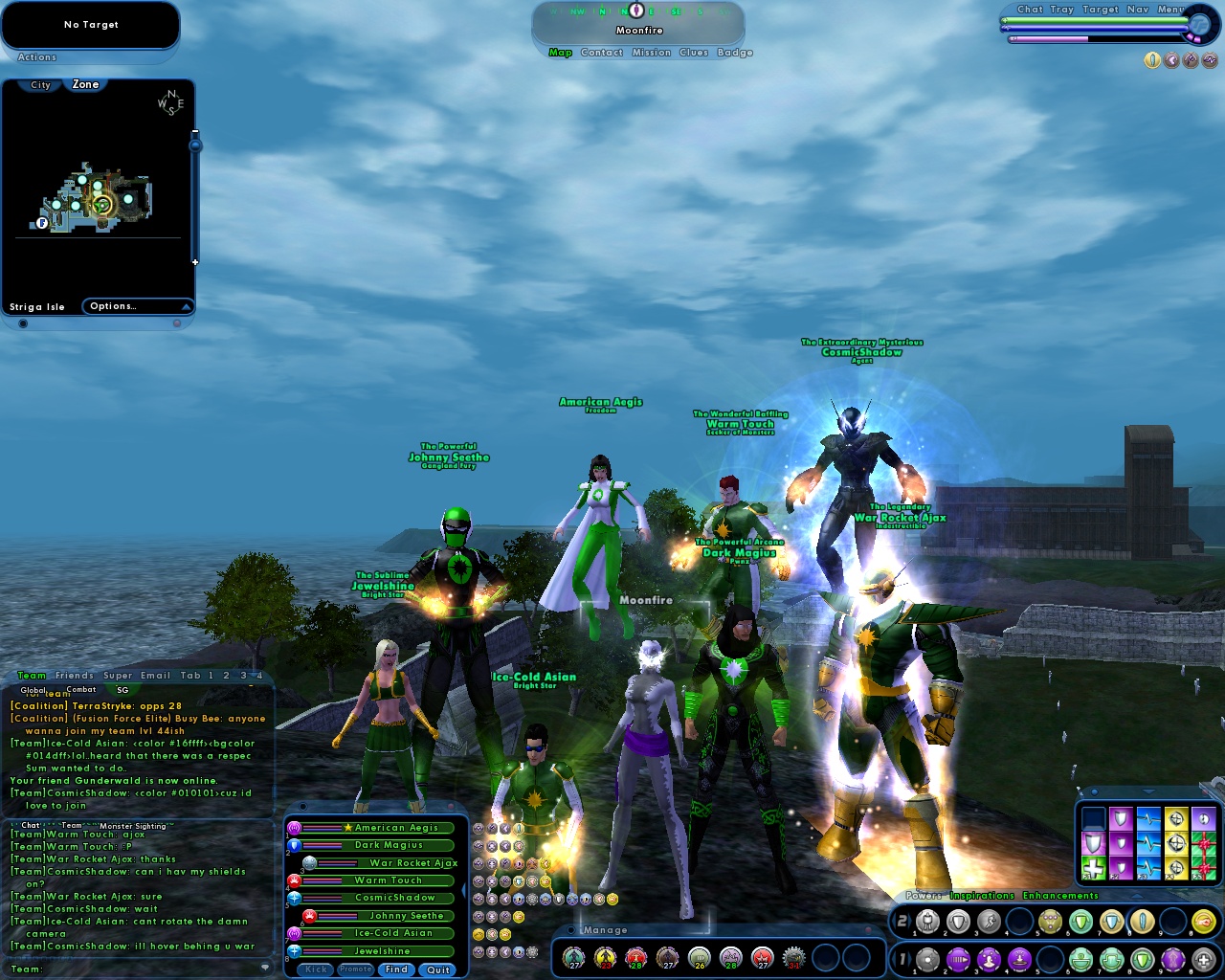Click Quit to leave the team
The image size is (1225, 980).
tap(437, 969)
